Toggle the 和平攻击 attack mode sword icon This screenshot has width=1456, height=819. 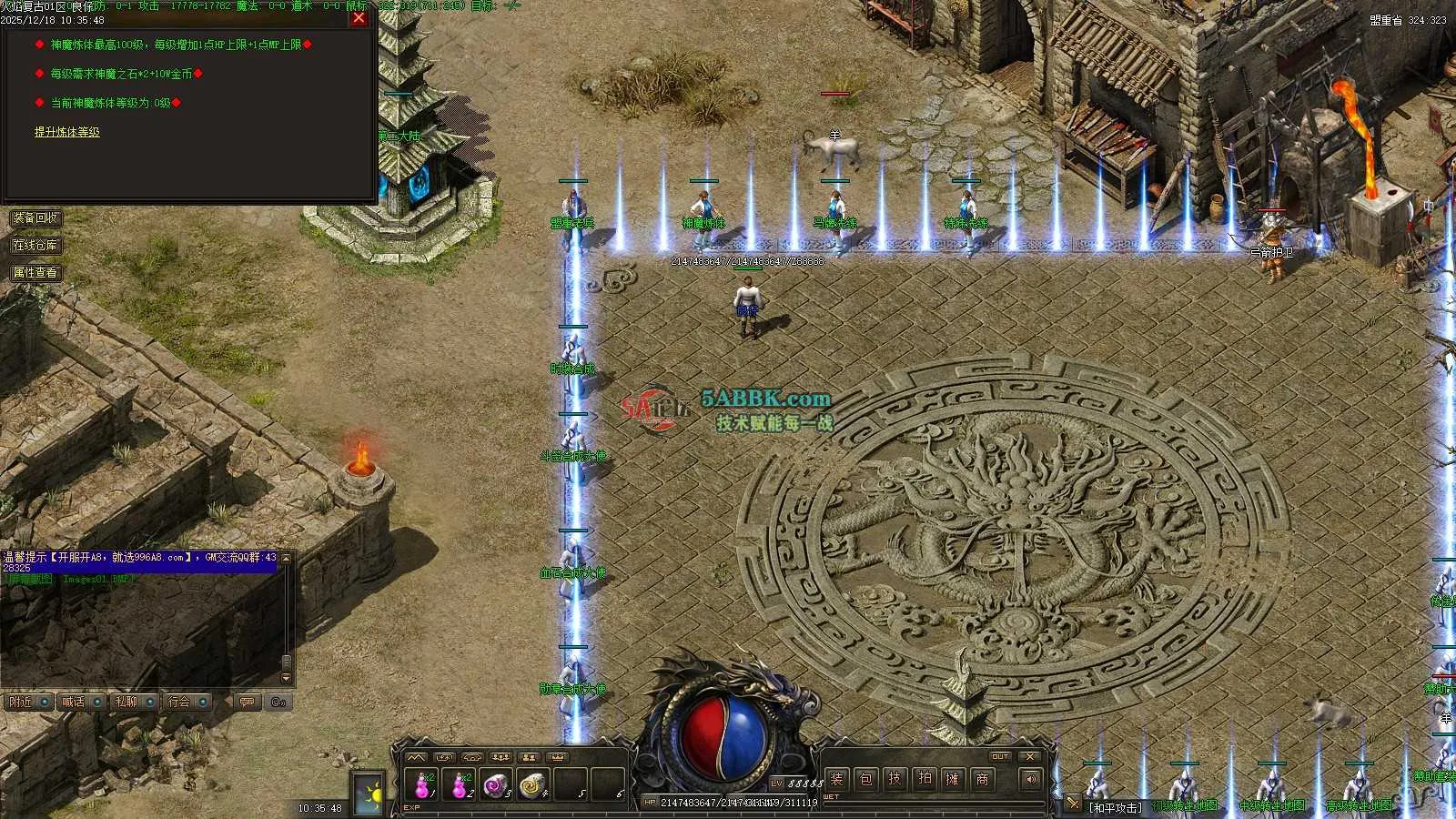[x=1074, y=804]
